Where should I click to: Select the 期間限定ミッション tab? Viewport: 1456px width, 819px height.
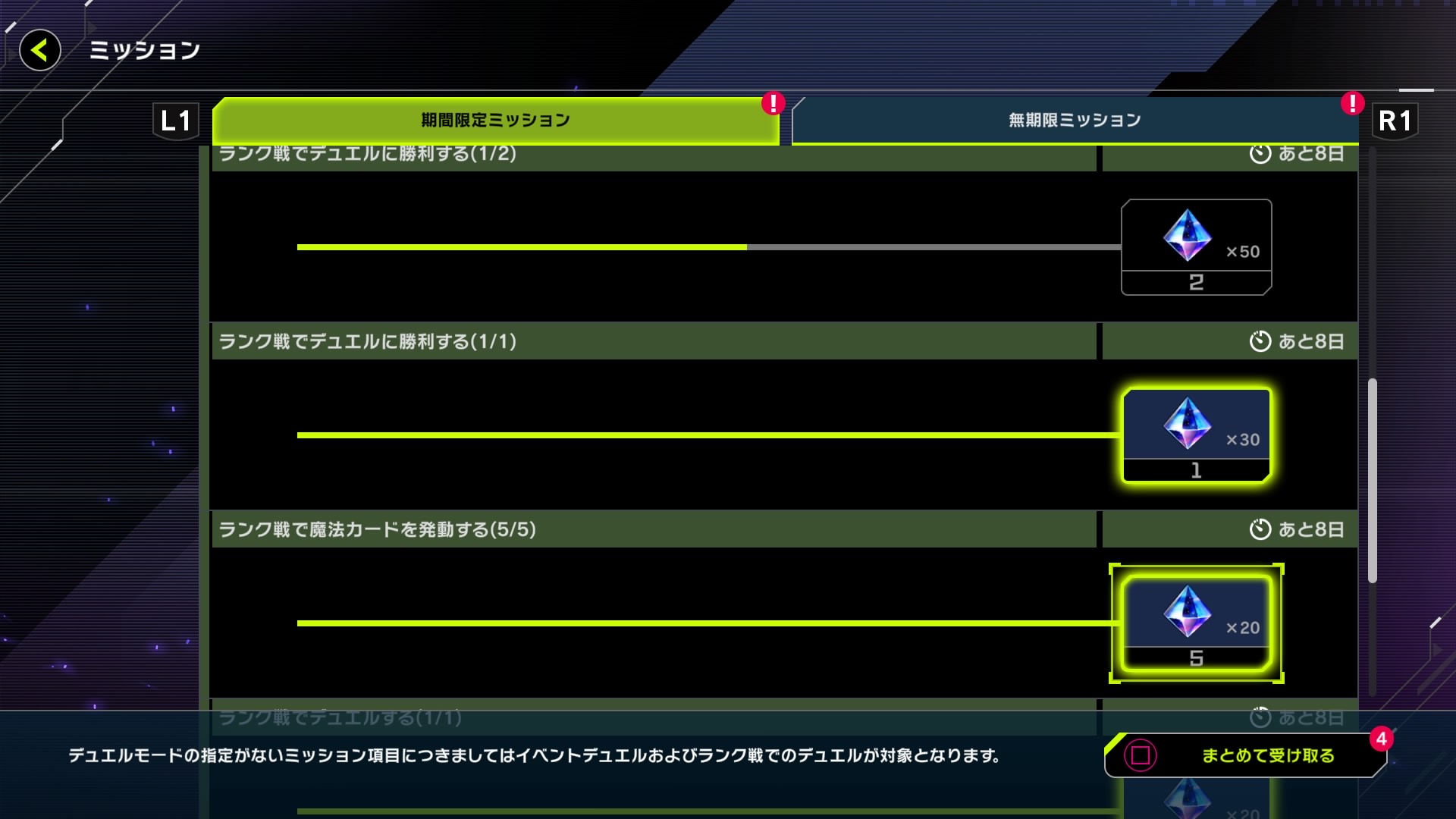click(493, 119)
